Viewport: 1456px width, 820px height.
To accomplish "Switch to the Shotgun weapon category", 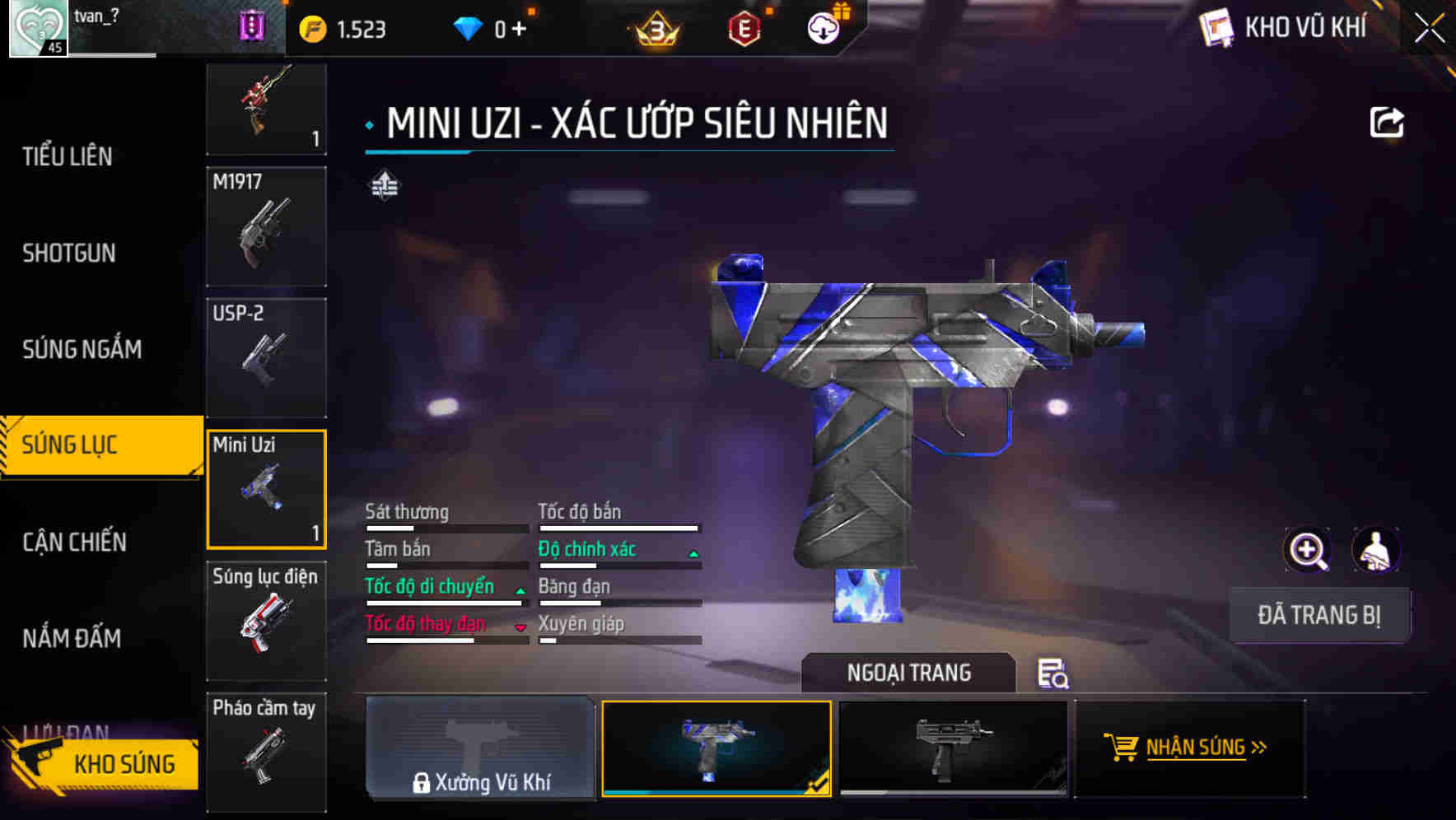I will [x=70, y=253].
